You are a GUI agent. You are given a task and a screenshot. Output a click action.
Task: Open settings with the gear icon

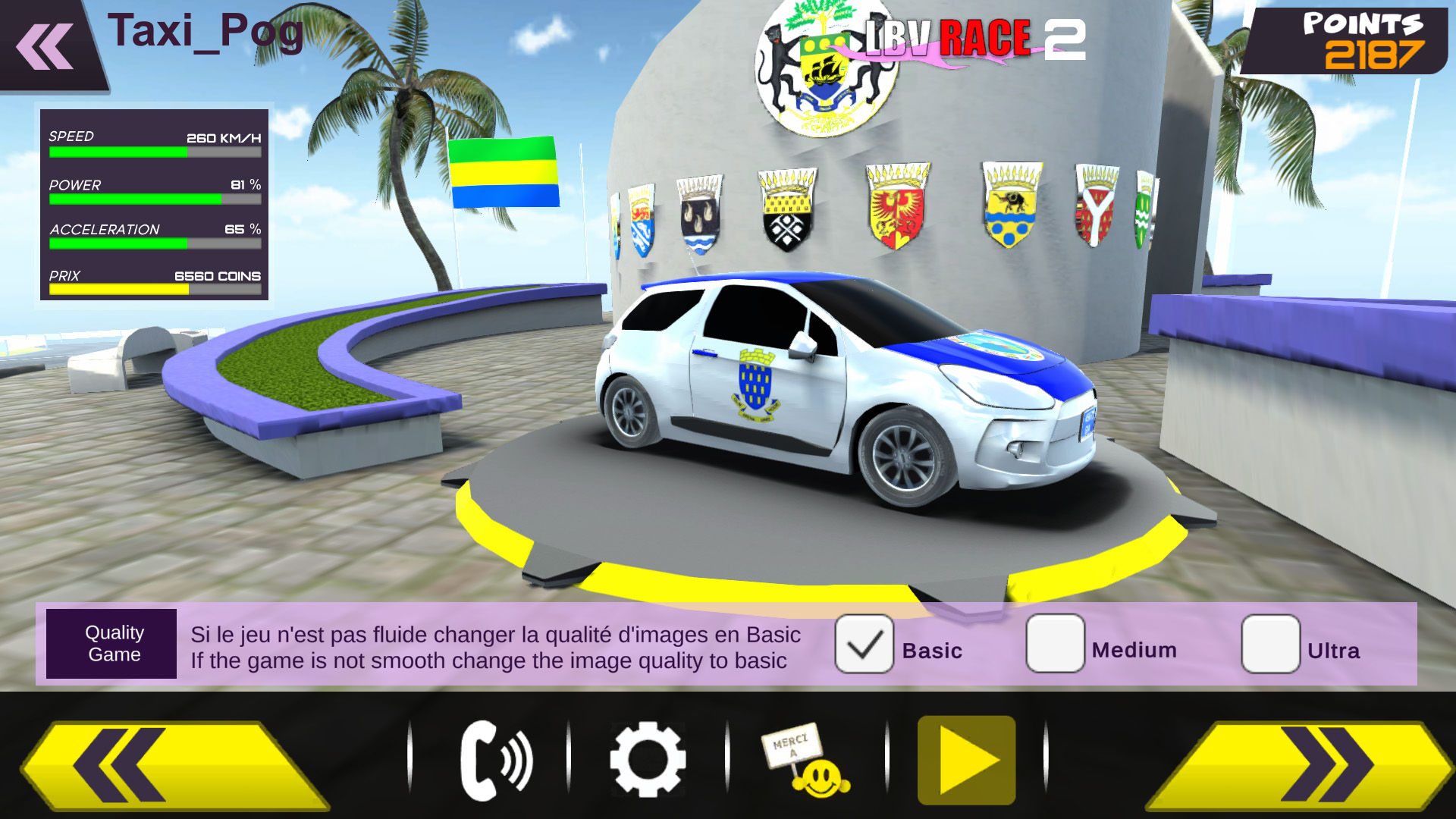pos(648,761)
